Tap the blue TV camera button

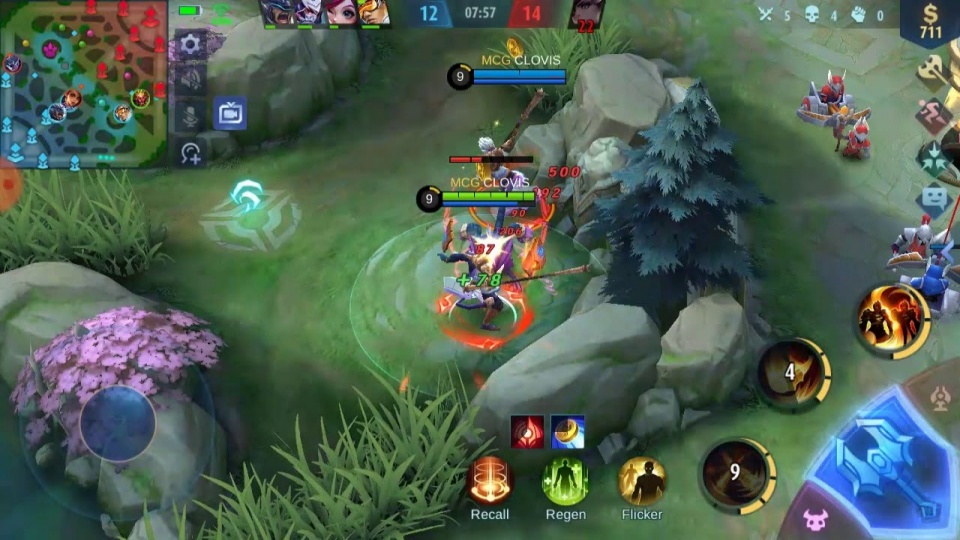pos(230,113)
